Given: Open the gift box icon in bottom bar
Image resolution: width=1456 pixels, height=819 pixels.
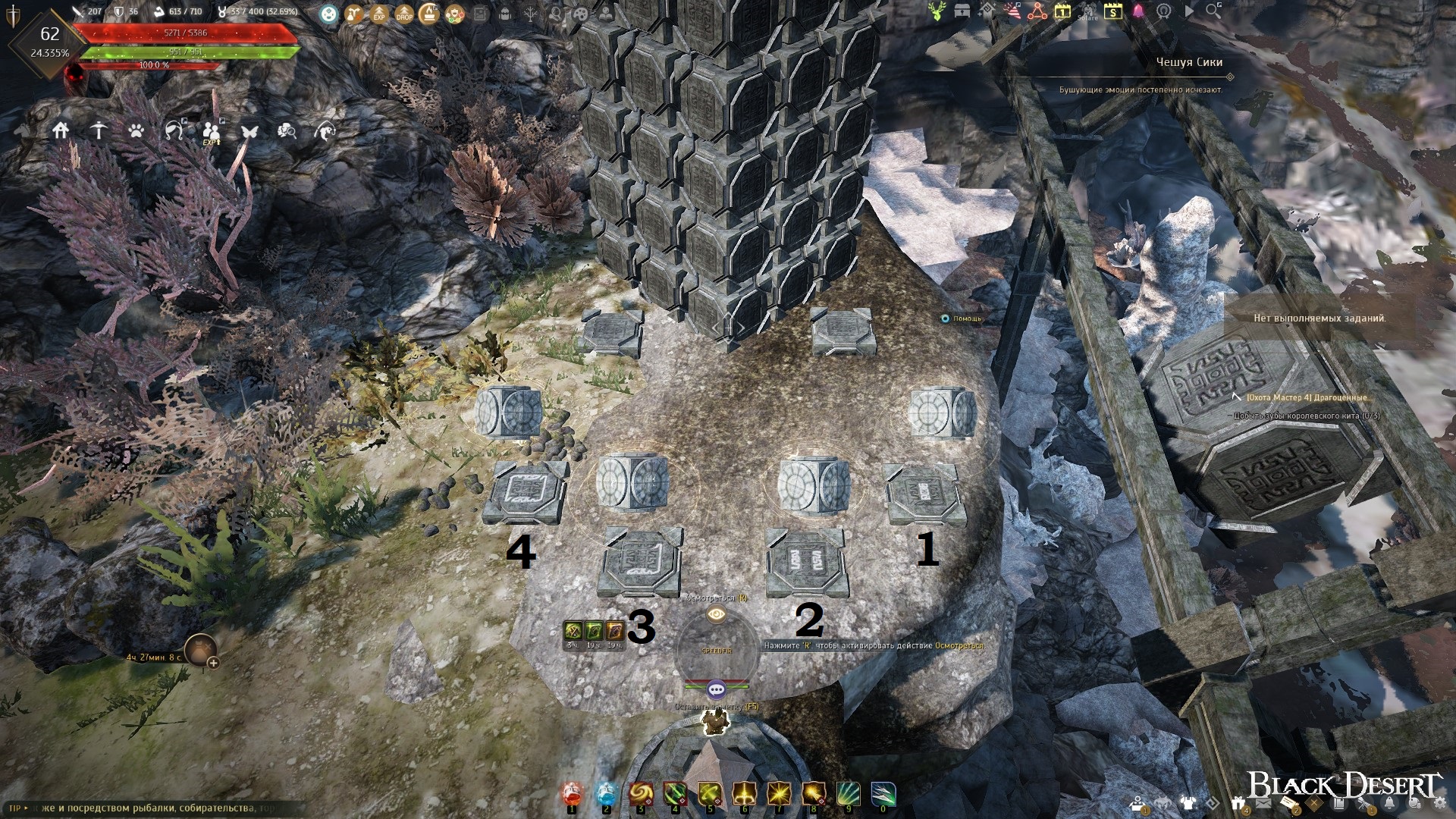Looking at the screenshot, I should (1238, 804).
